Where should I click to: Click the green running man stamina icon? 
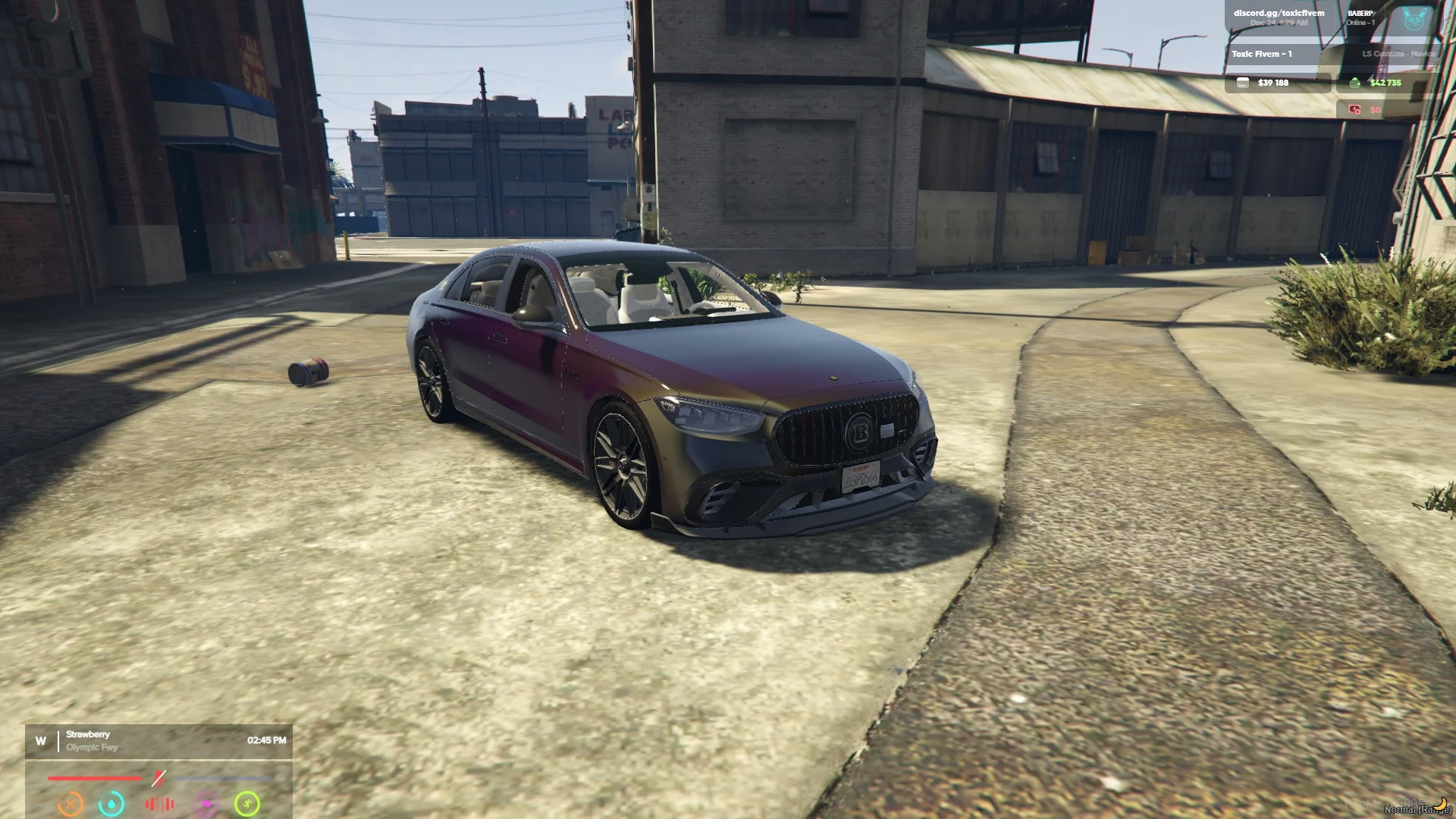tap(247, 803)
